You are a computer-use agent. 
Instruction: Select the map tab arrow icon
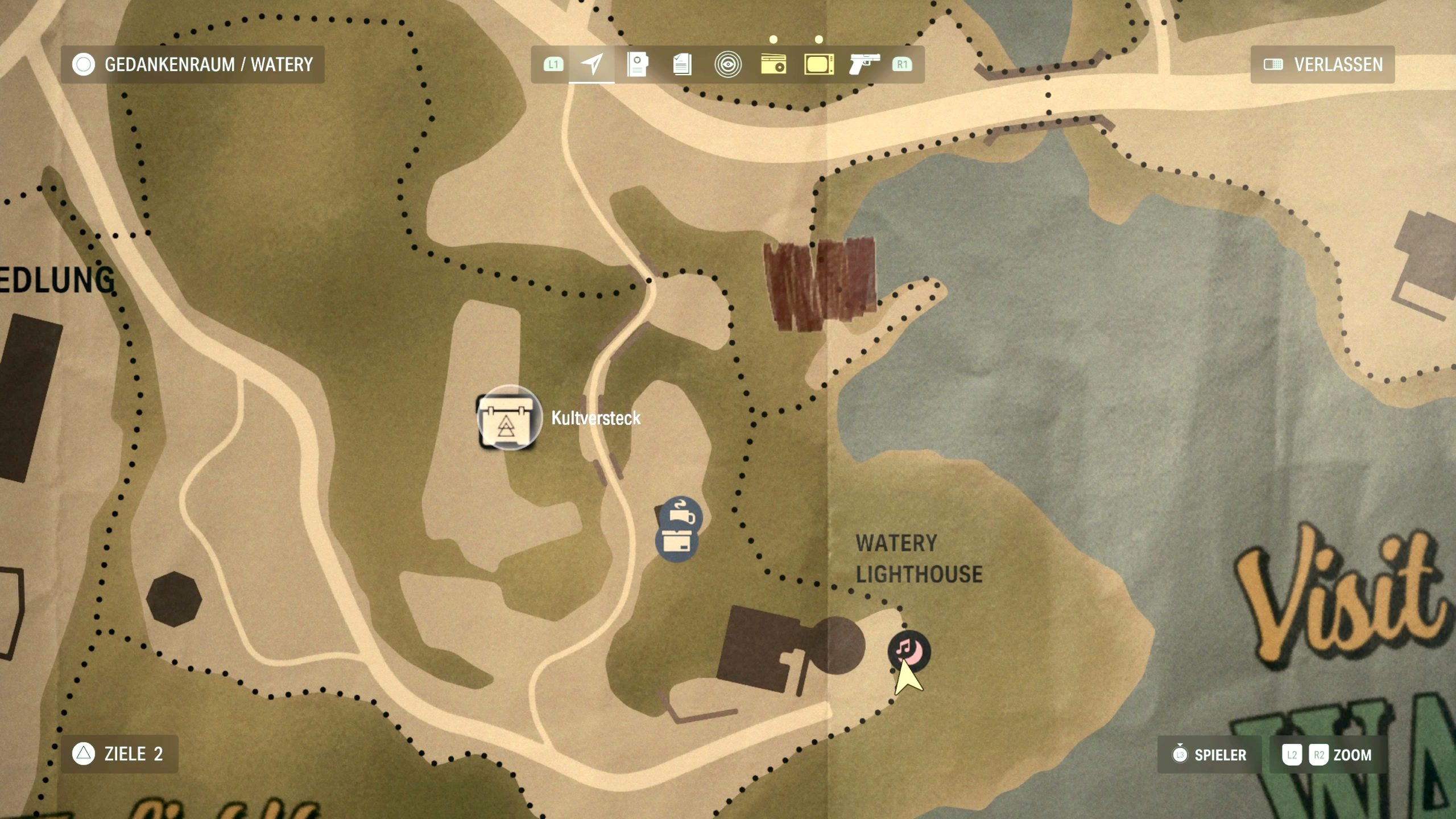[591, 64]
